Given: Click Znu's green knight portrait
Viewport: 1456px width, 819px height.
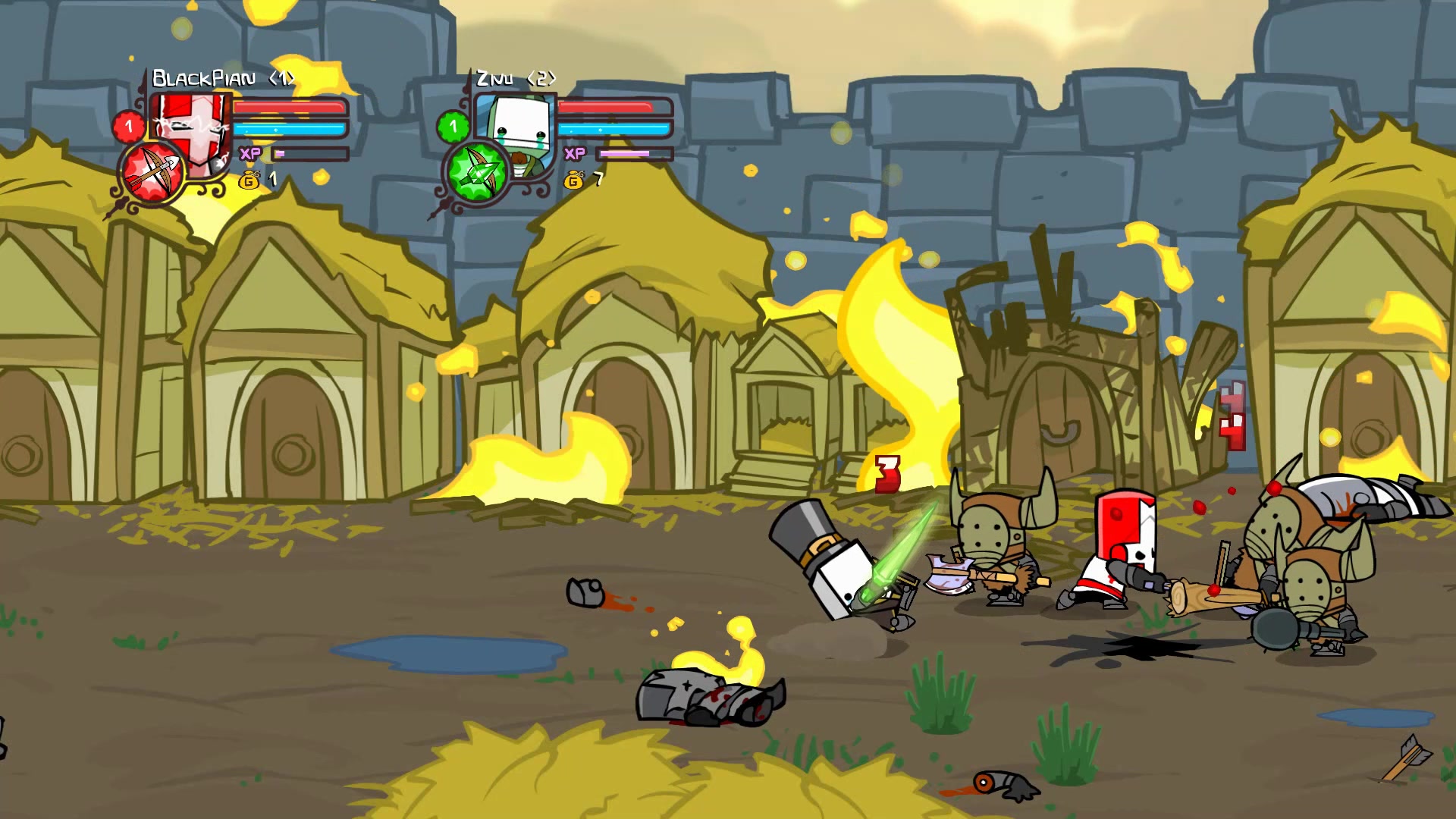Looking at the screenshot, I should [x=517, y=129].
